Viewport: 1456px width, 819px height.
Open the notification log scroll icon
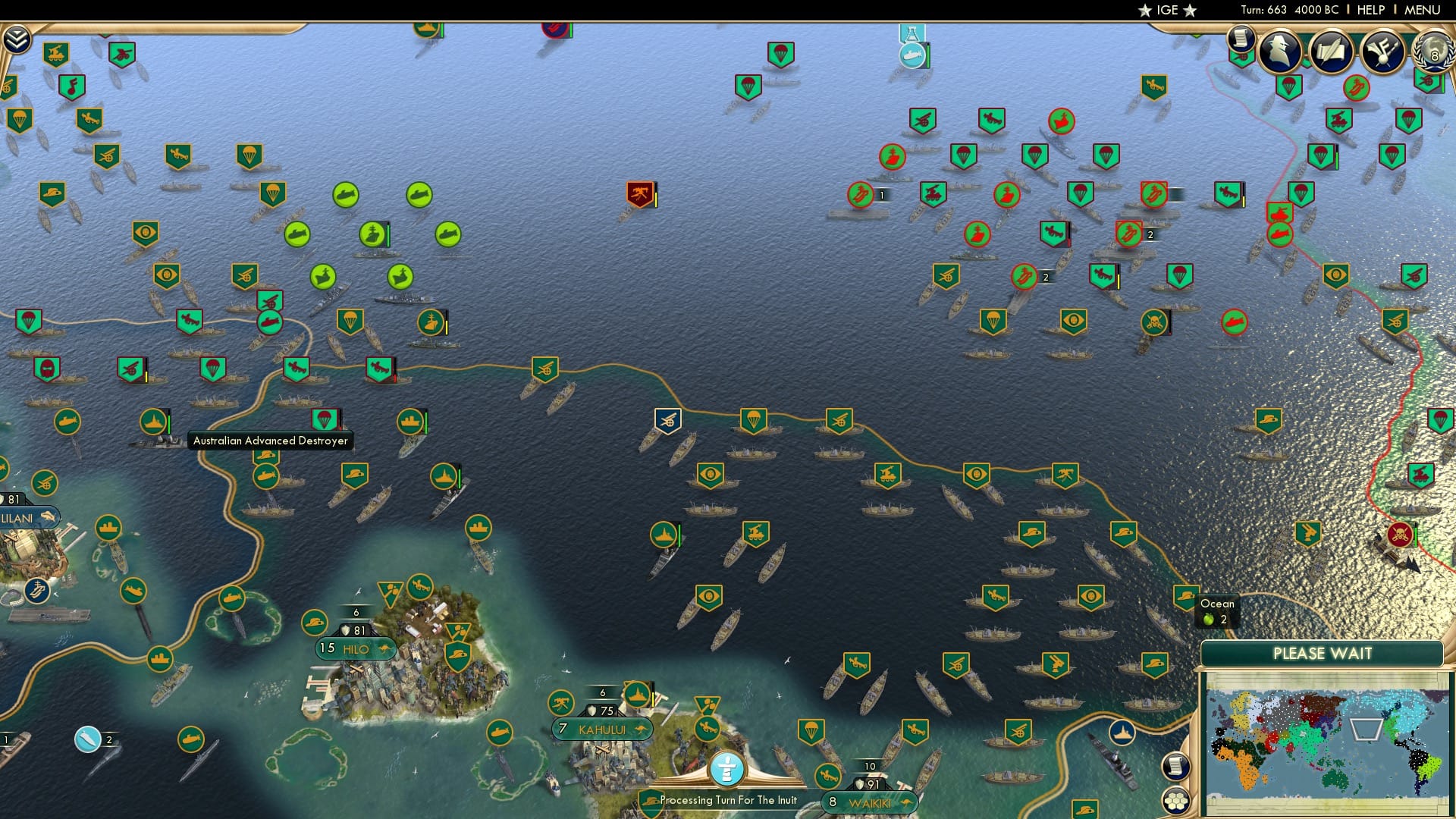coord(1241,42)
